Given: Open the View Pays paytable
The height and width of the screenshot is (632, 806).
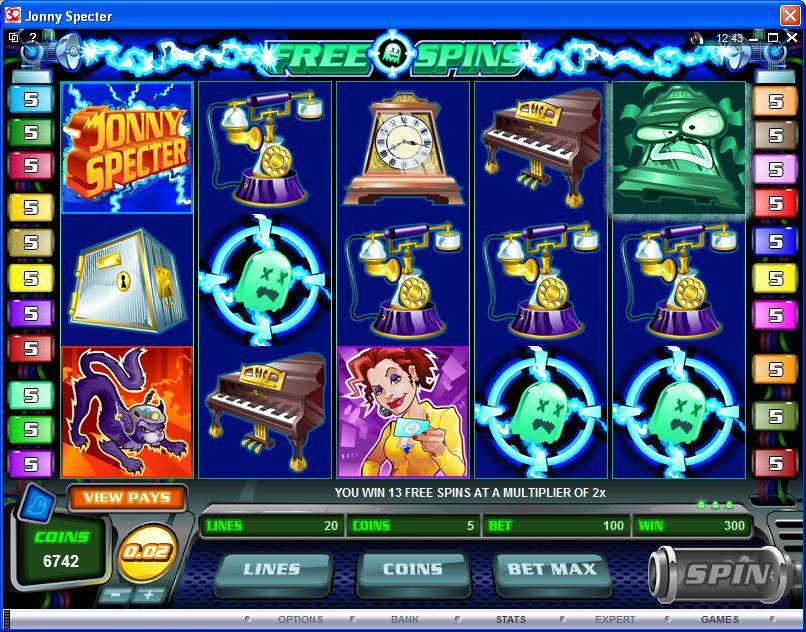Looking at the screenshot, I should [127, 497].
